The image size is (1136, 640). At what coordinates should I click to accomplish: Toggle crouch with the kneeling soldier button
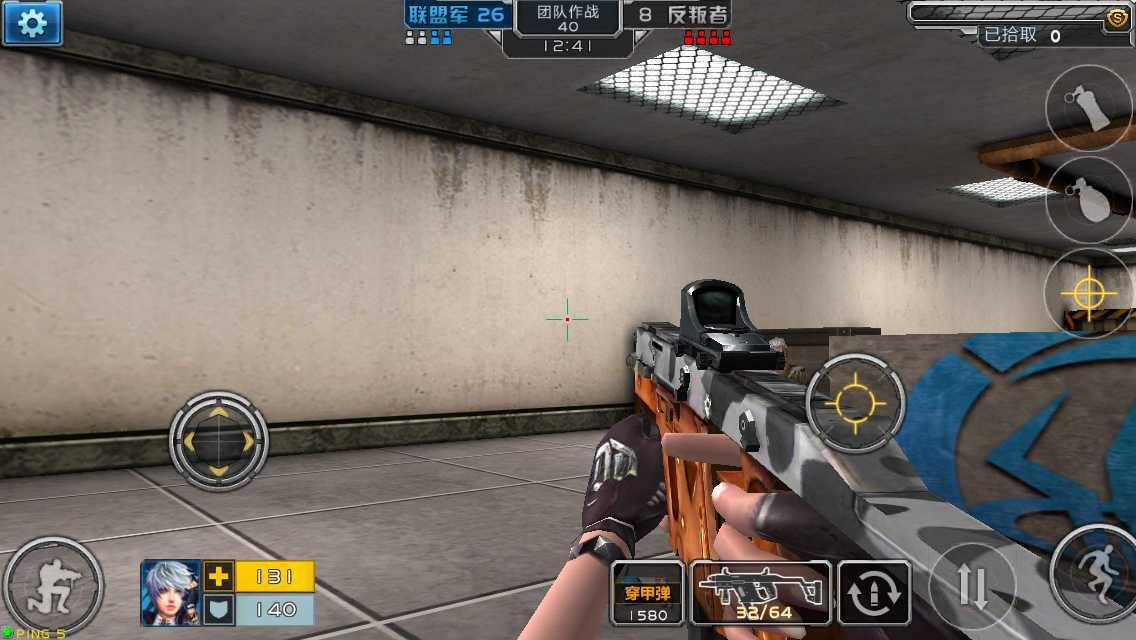(51, 586)
